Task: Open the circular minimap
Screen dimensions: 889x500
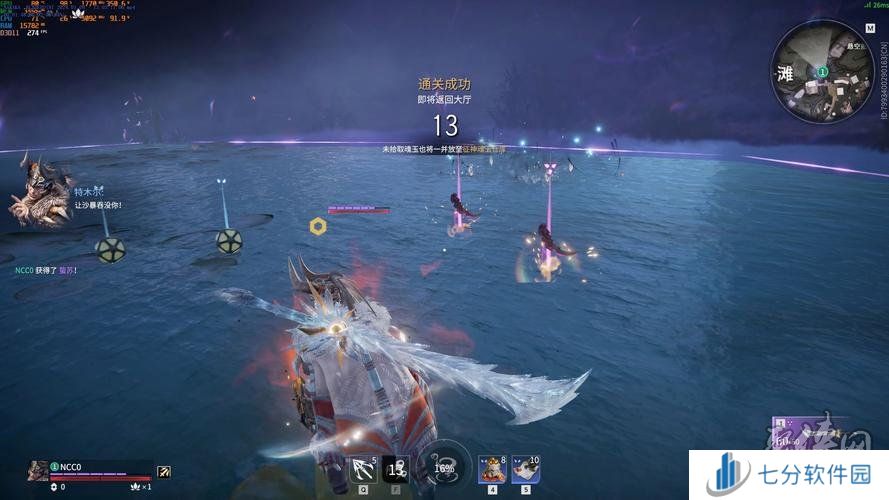Action: [821, 73]
